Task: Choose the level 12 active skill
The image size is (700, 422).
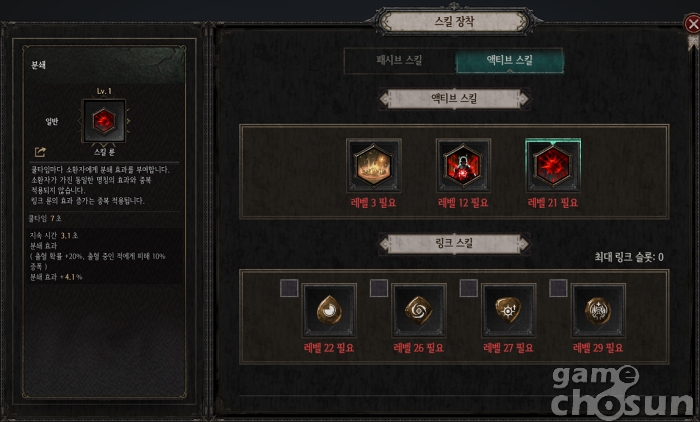Action: coord(463,166)
